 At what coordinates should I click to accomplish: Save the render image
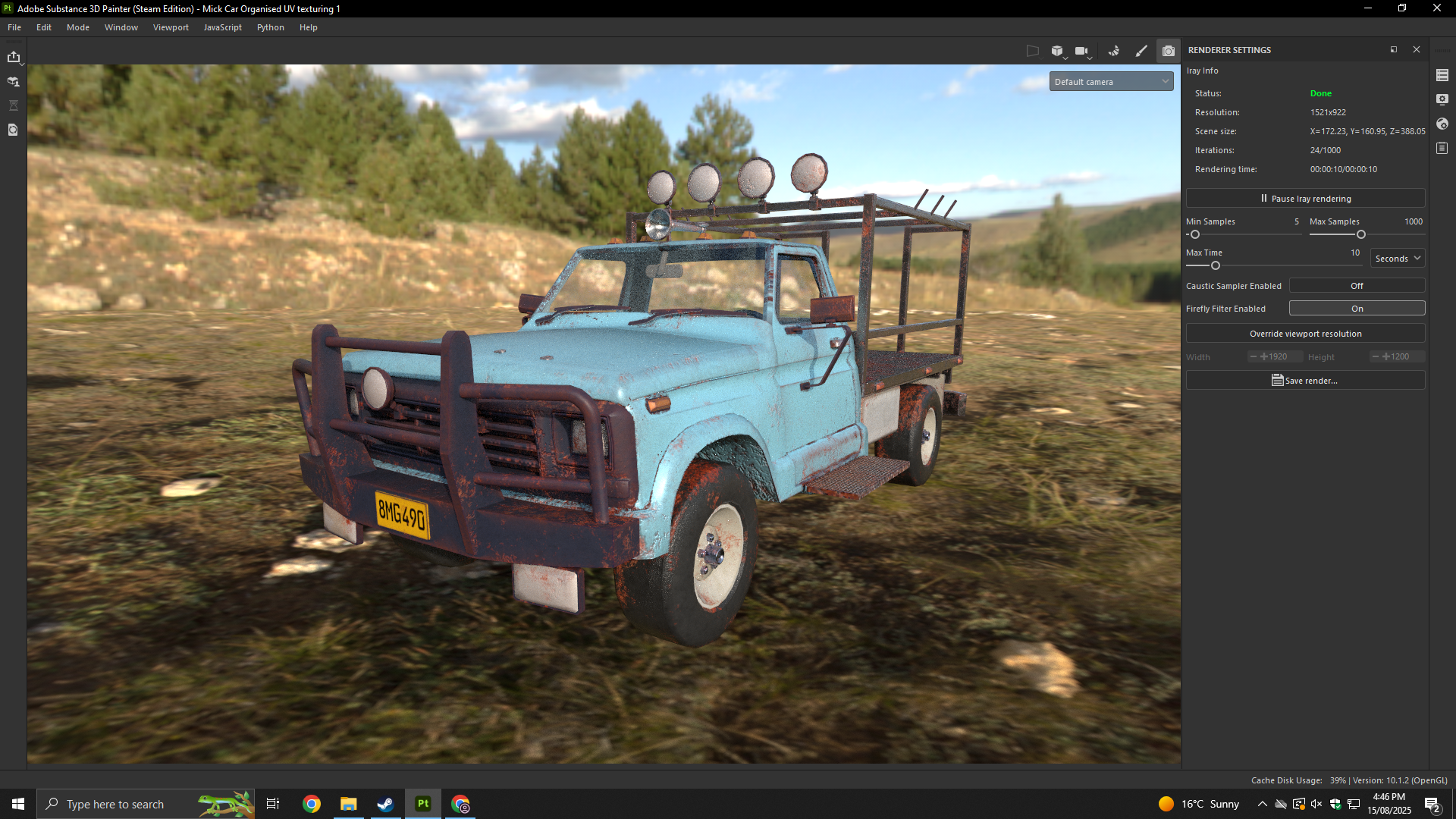pos(1305,381)
